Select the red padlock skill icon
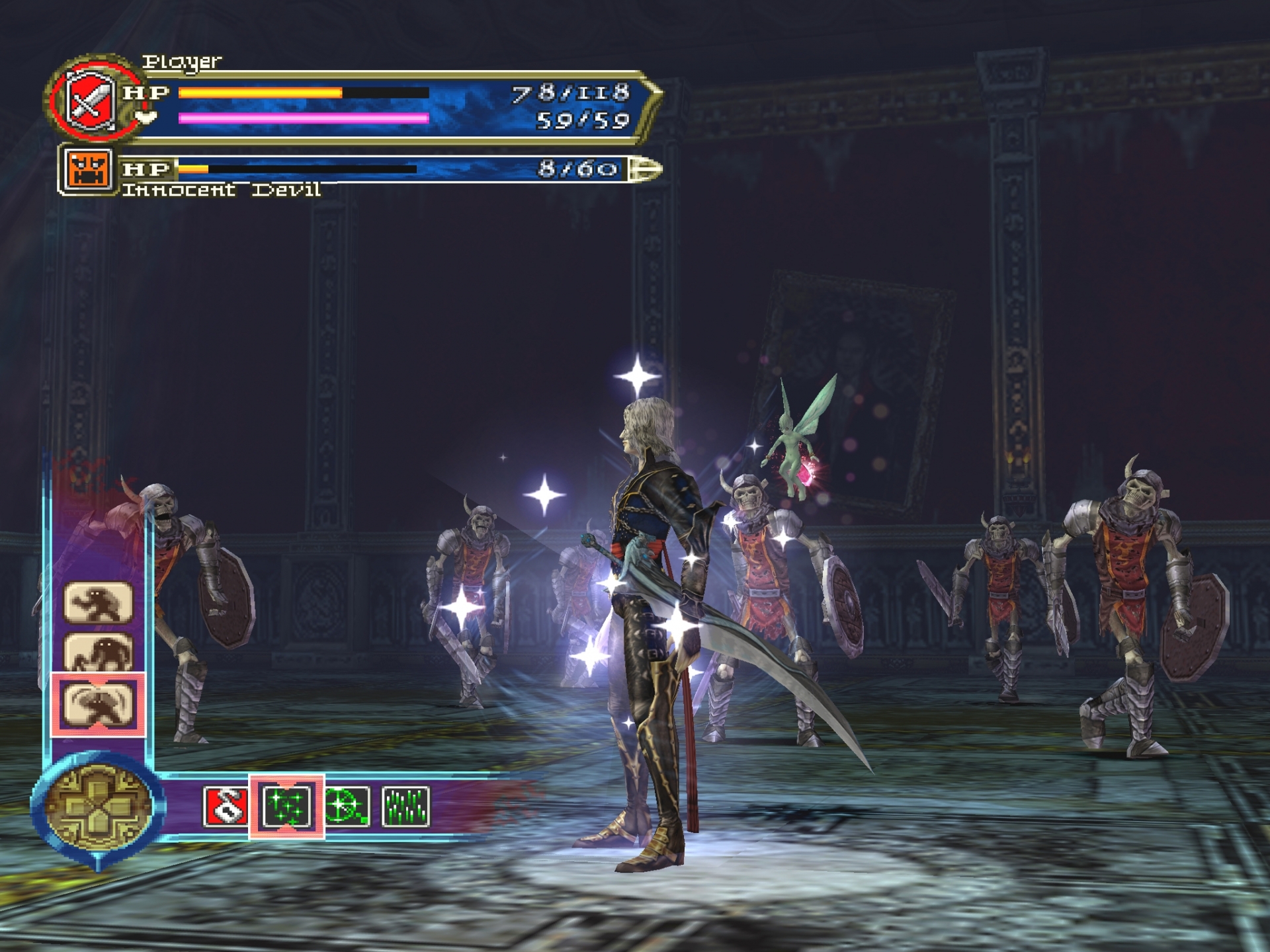This screenshot has height=952, width=1270. pyautogui.click(x=226, y=806)
